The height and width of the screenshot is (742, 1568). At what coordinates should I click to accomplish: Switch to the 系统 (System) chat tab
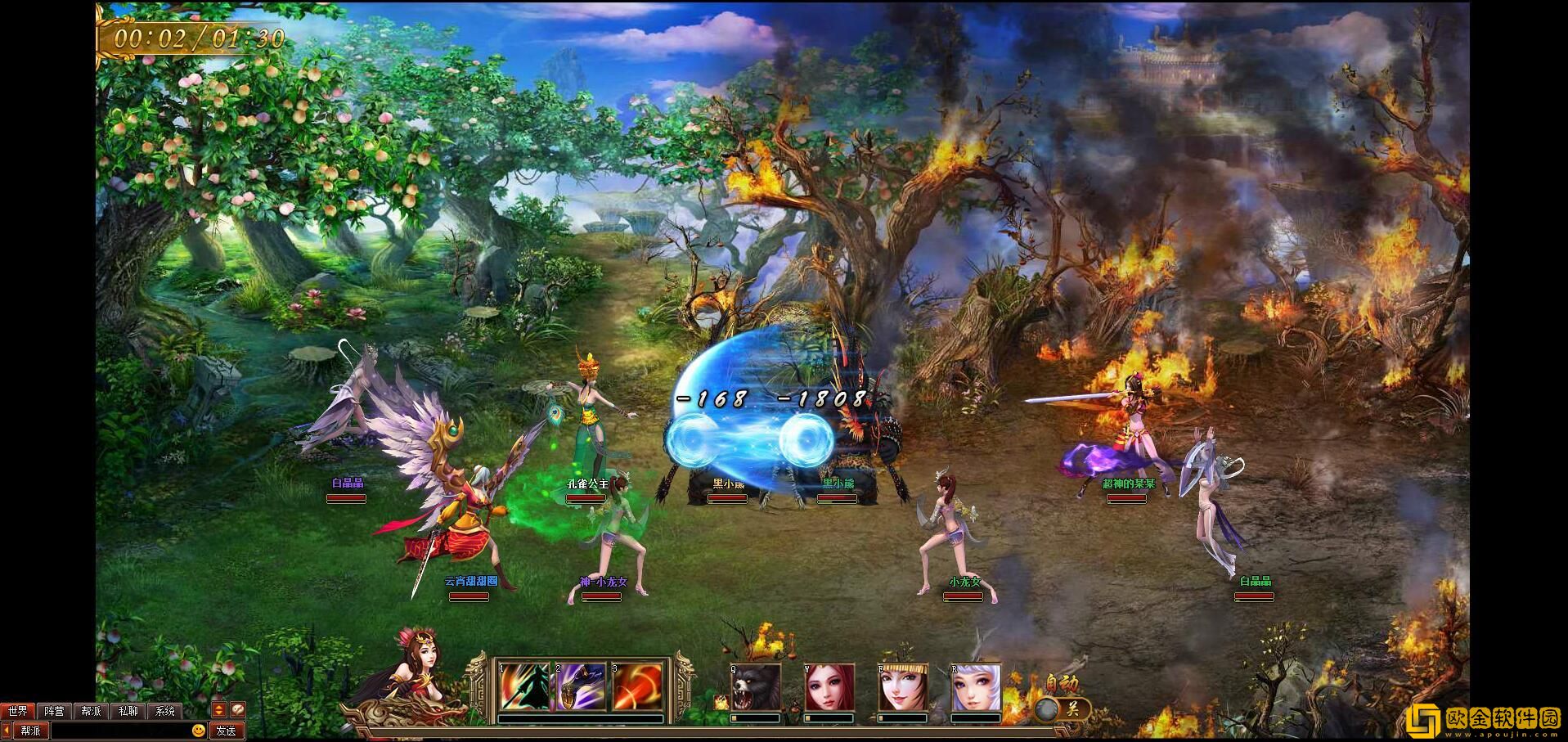164,711
